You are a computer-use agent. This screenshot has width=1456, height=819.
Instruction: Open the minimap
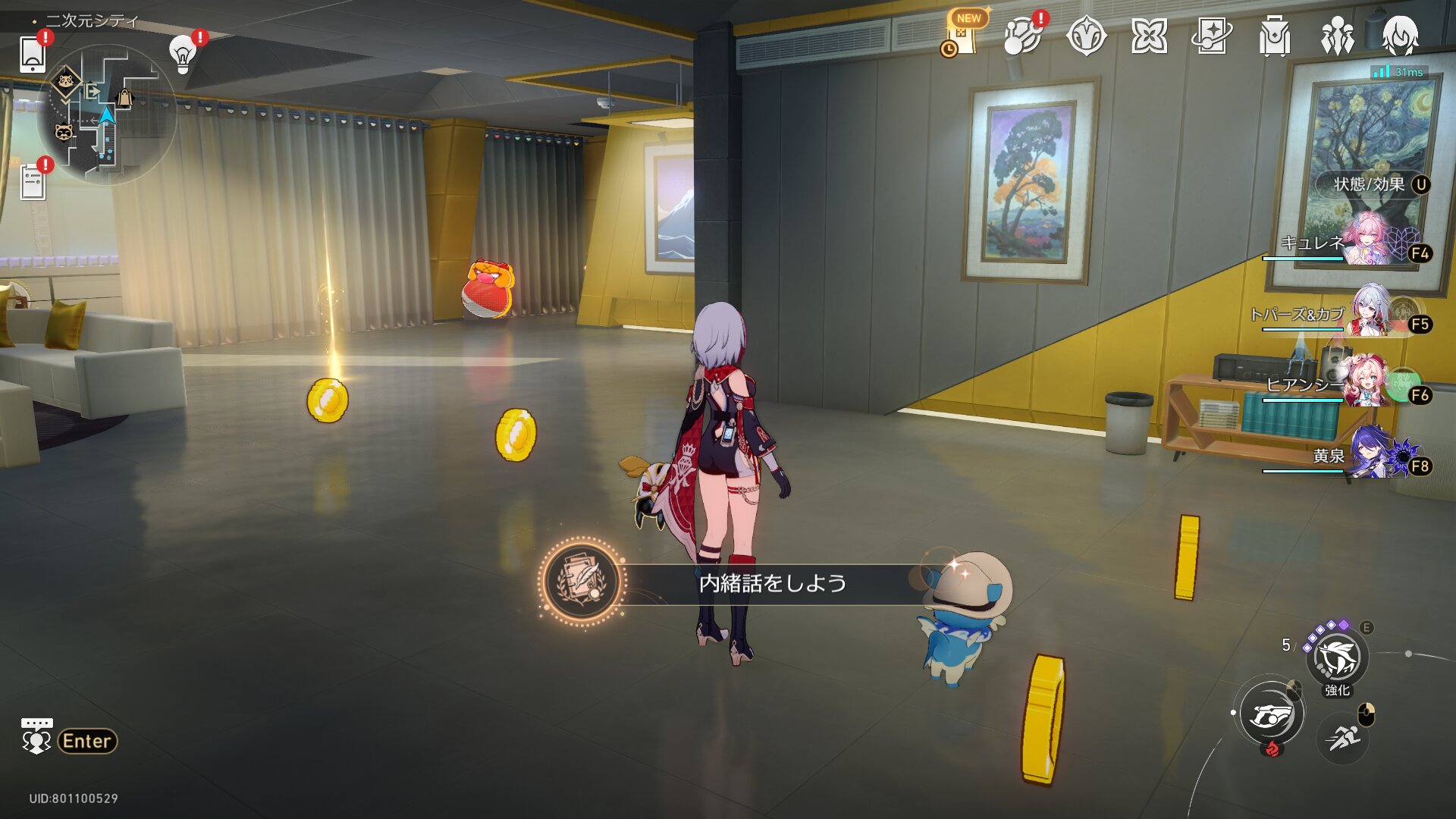click(x=106, y=114)
